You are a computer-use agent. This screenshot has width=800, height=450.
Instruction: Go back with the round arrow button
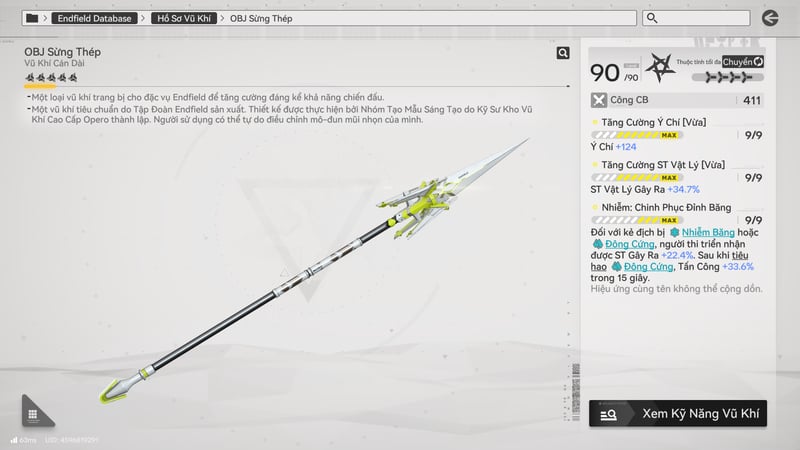pyautogui.click(x=770, y=18)
